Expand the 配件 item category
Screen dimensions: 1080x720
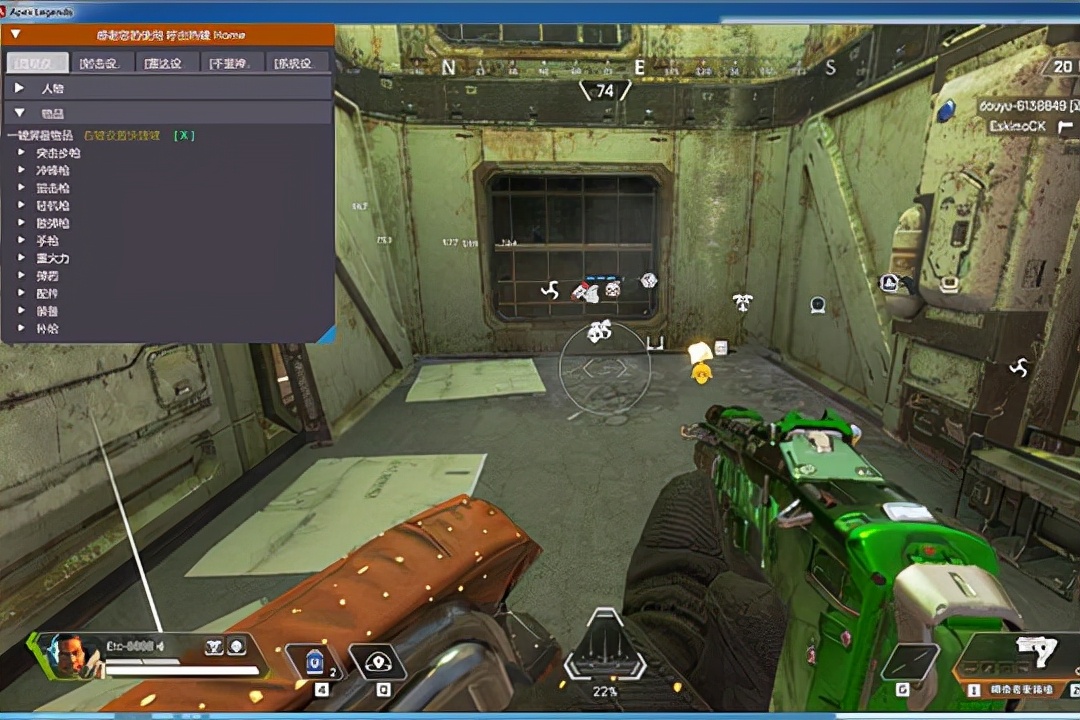[x=22, y=293]
